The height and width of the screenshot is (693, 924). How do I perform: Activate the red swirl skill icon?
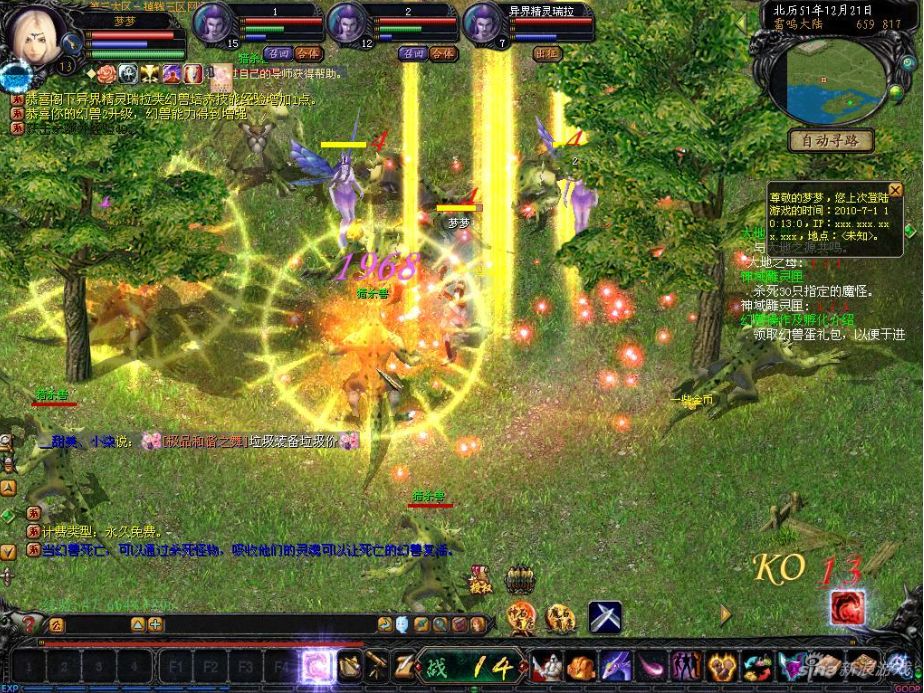(x=846, y=608)
